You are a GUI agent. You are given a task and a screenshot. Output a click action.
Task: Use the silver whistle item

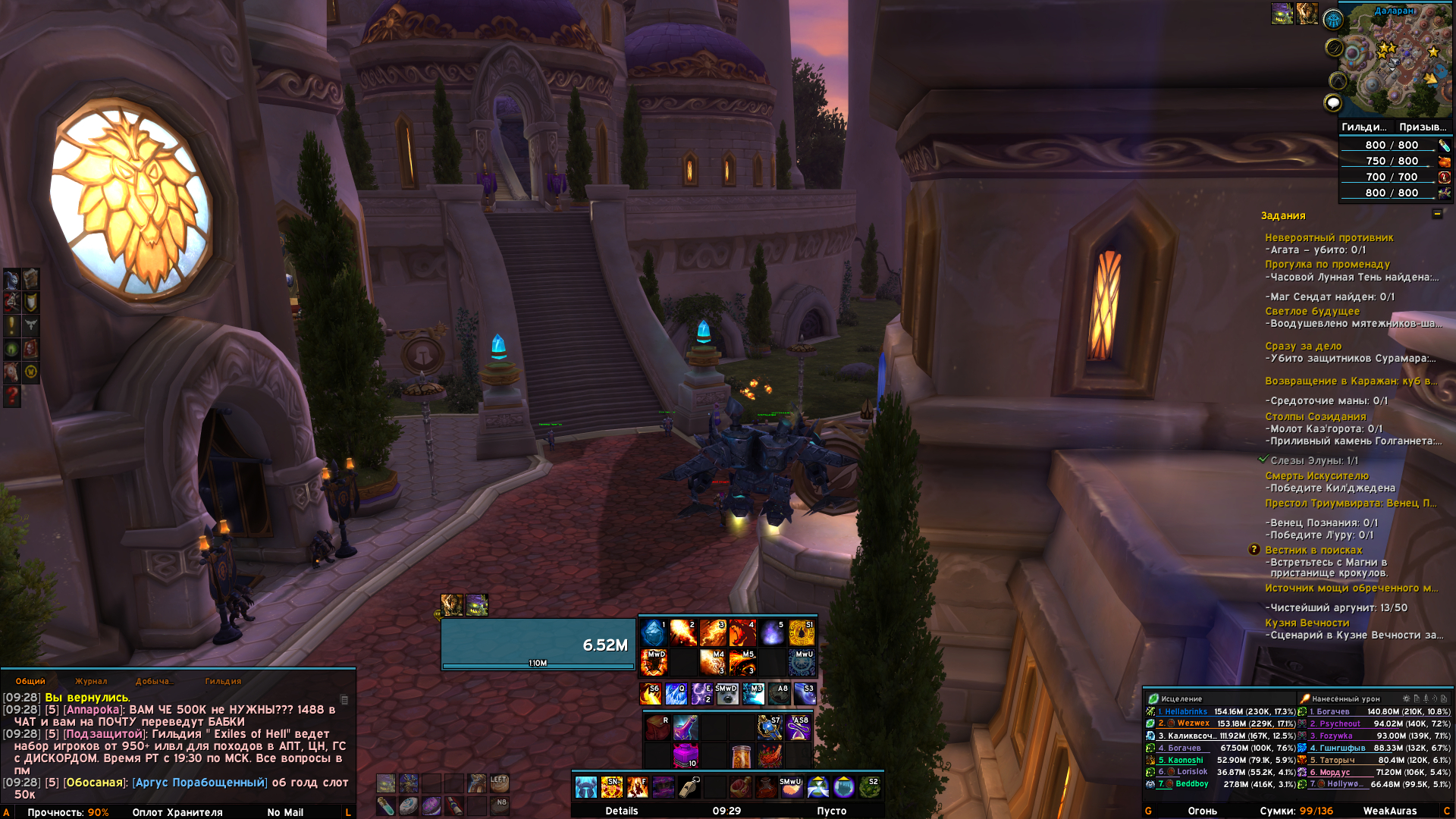(689, 787)
